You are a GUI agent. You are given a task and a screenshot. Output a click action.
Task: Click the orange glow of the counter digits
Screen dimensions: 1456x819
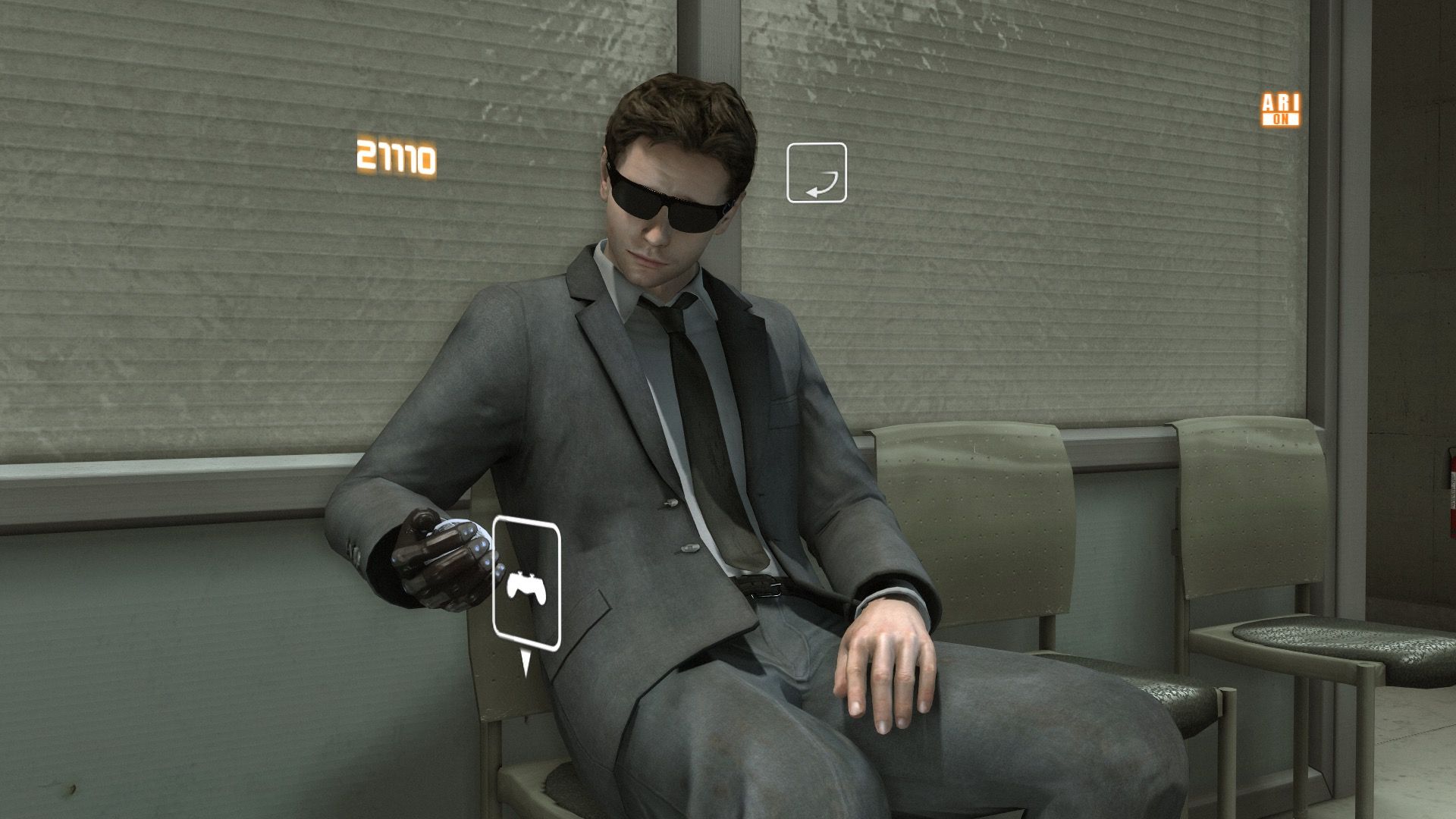click(395, 156)
